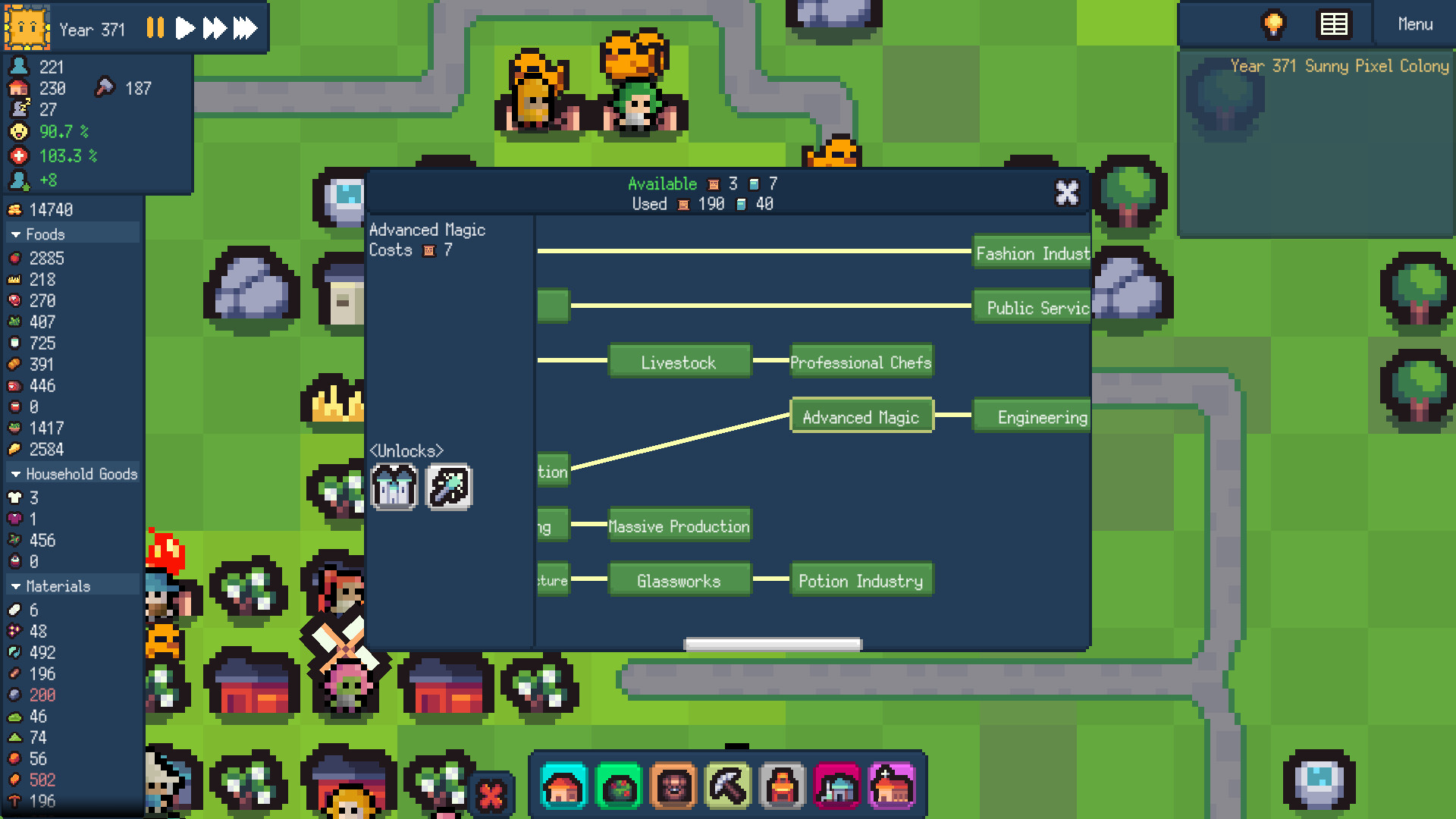Open the pink well-building category
Screen dimensions: 1456x819
tap(836, 786)
